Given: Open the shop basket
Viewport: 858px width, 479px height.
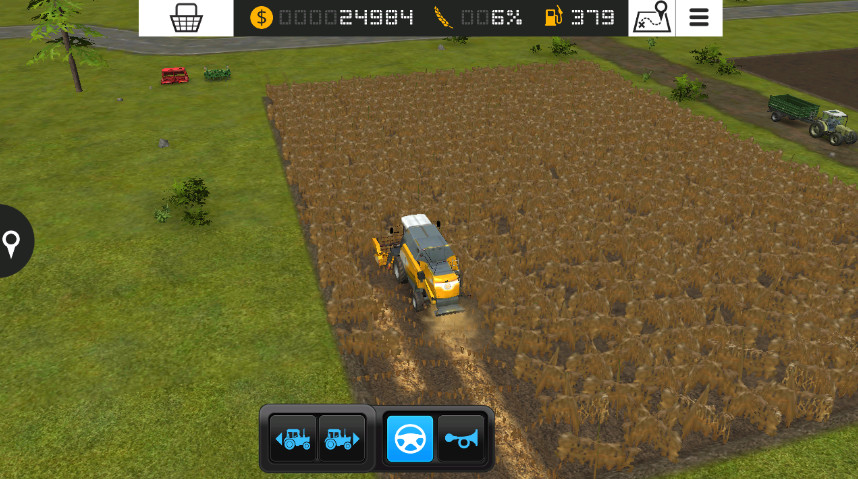Looking at the screenshot, I should pos(186,18).
